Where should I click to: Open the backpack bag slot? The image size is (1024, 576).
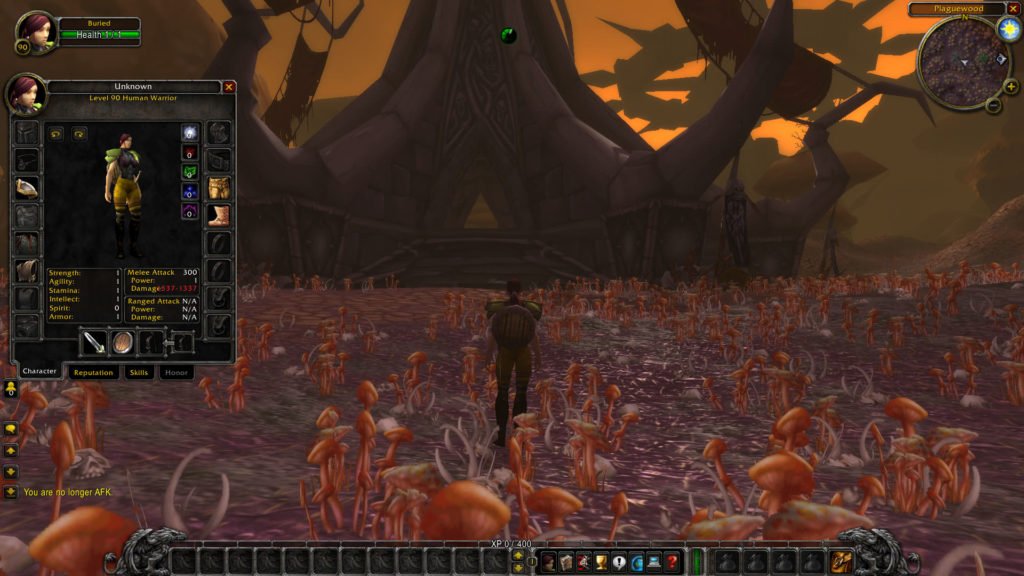840,561
